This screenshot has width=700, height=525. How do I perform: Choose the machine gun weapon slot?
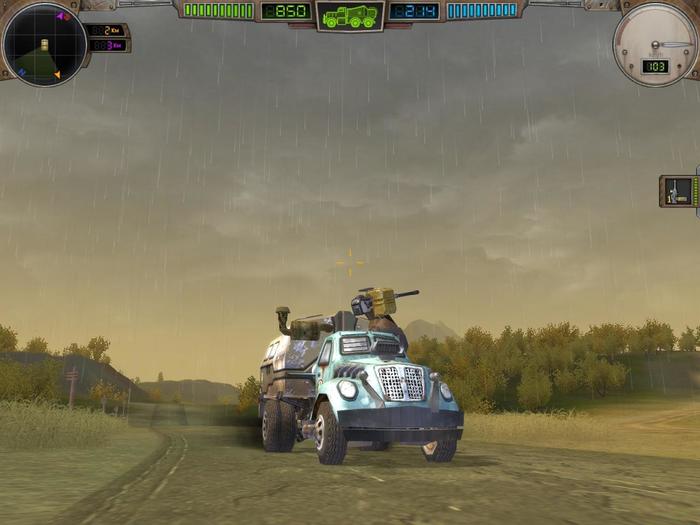point(679,191)
